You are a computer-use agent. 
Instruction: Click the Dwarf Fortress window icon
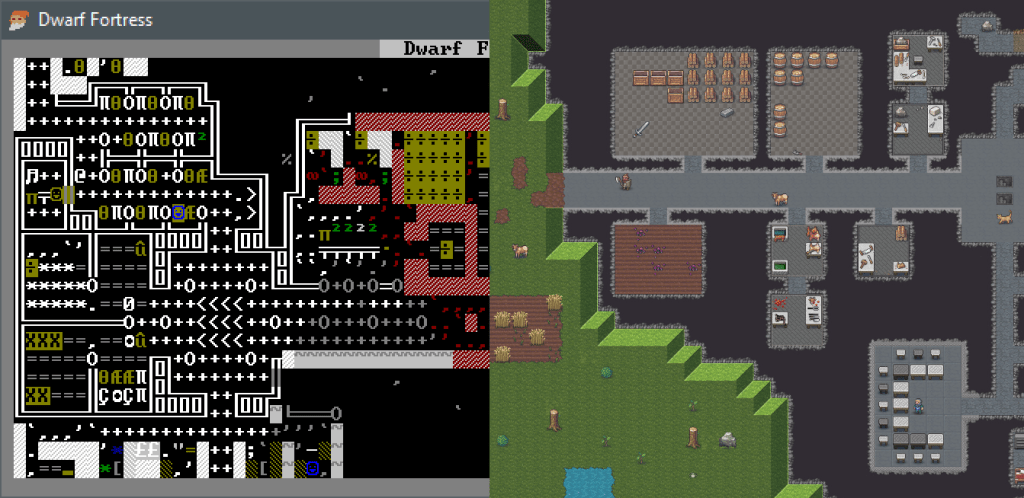(x=18, y=19)
